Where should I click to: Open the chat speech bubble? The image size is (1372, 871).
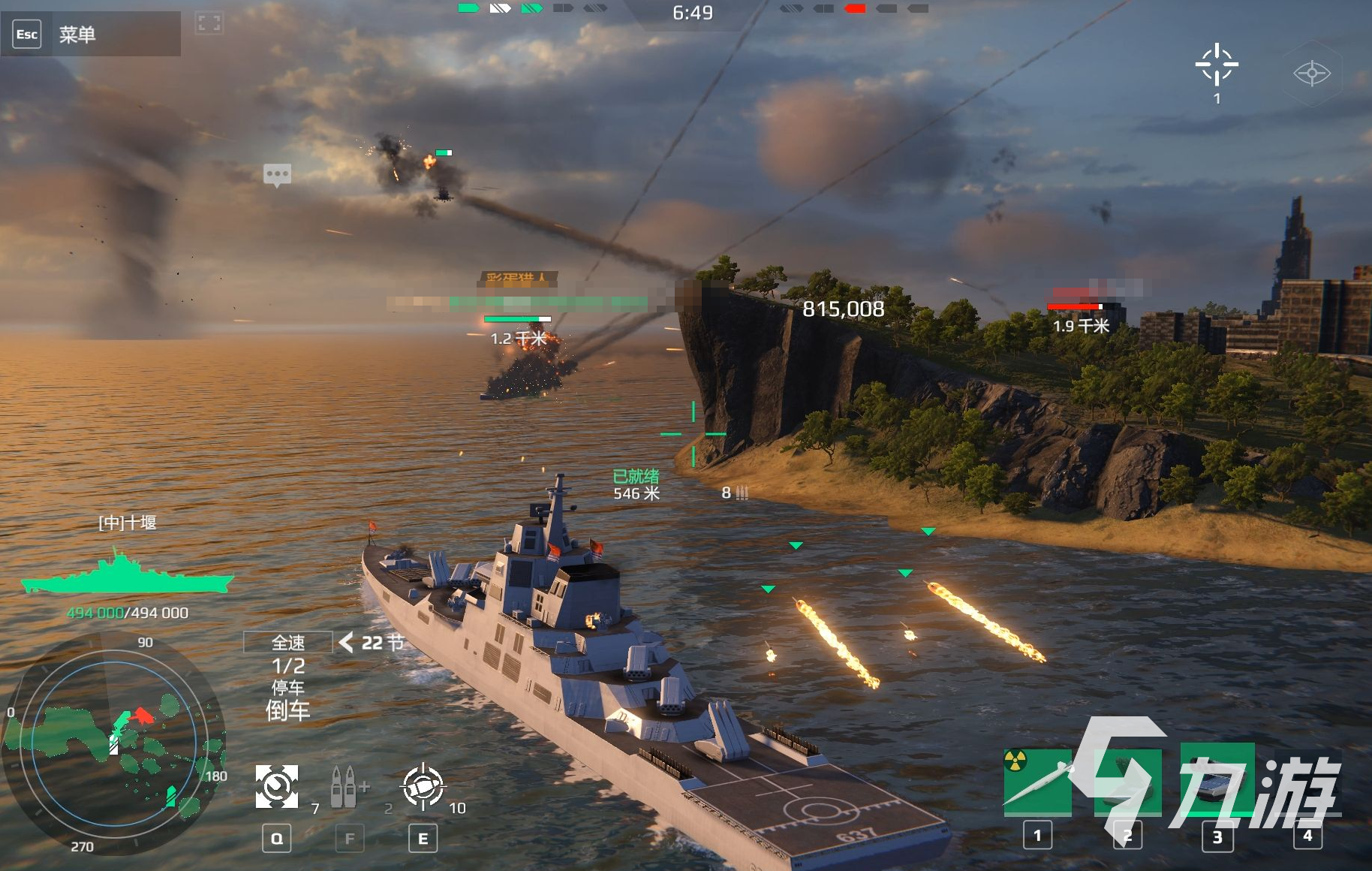277,175
